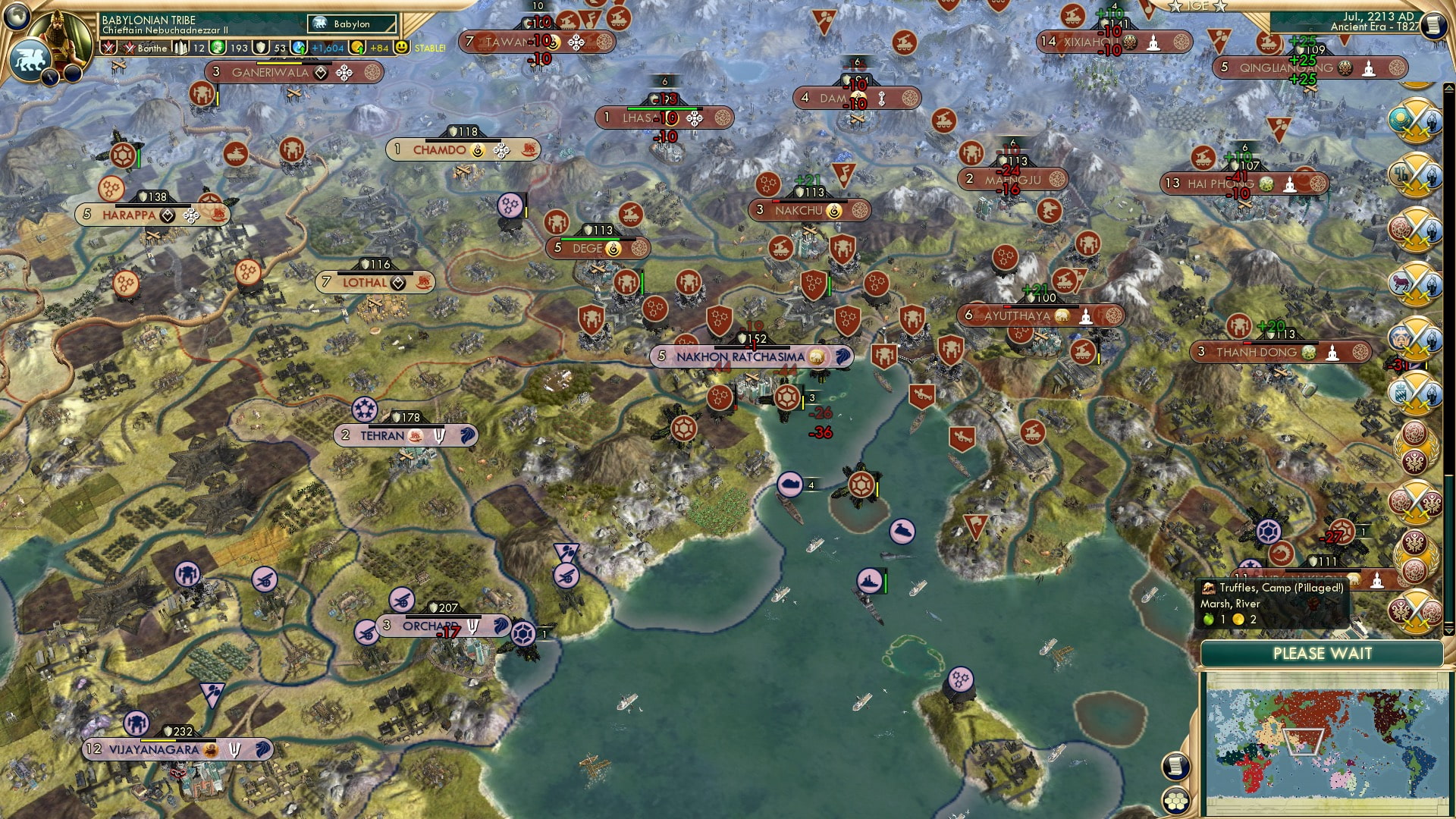This screenshot has width=1456, height=819.
Task: Toggle the lightning icon beneath the leader portrait
Action: click(x=50, y=76)
